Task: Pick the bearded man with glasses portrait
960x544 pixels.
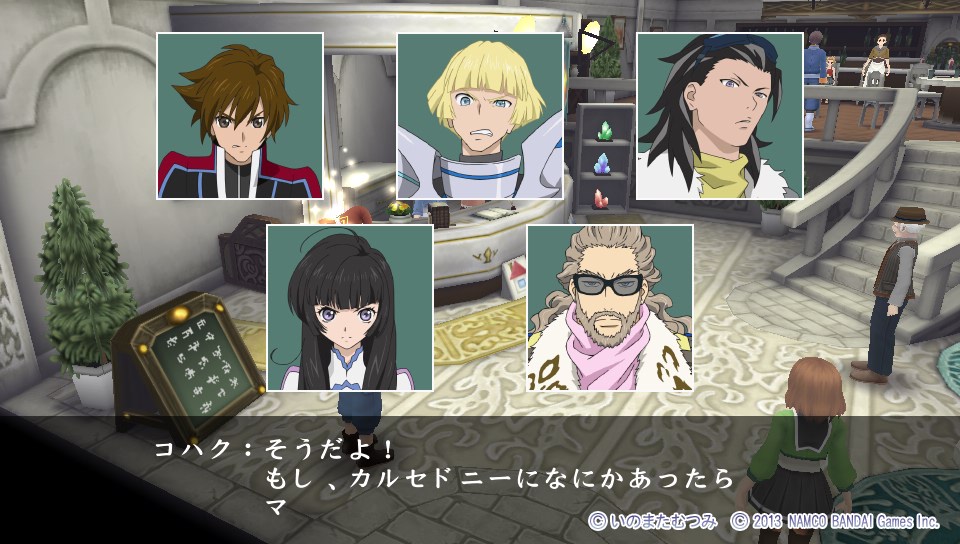Action: [610, 307]
